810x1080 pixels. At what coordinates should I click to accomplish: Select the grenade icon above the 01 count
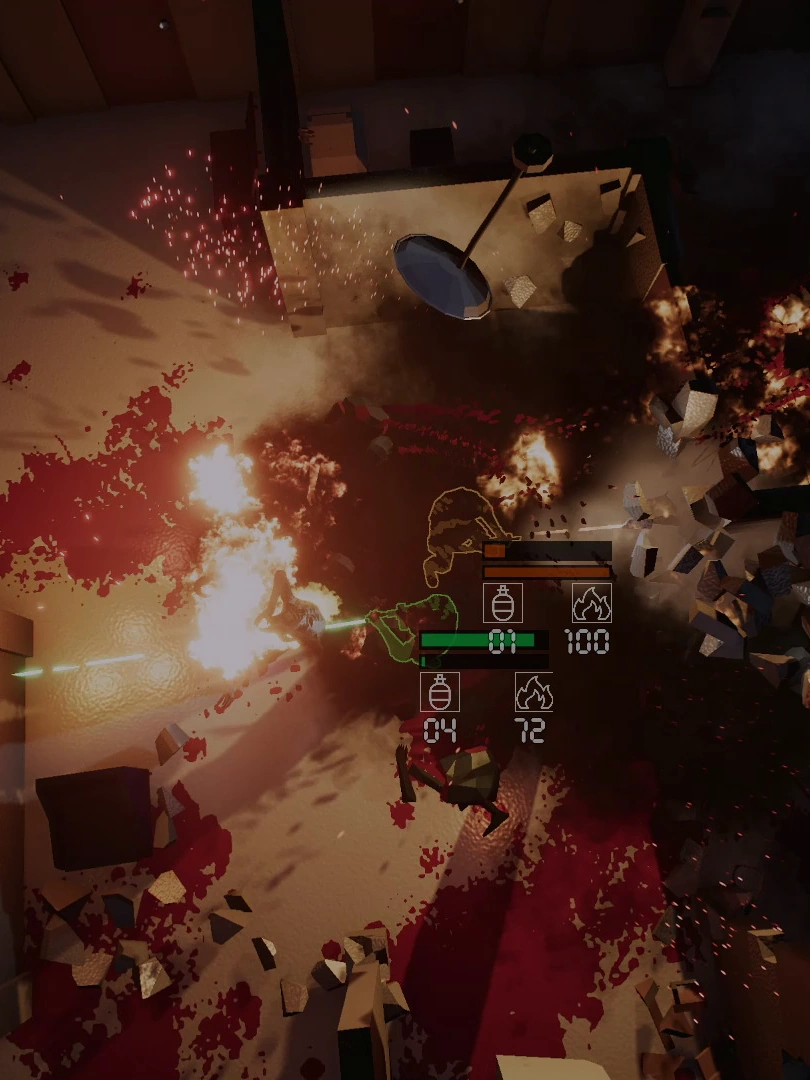502,603
